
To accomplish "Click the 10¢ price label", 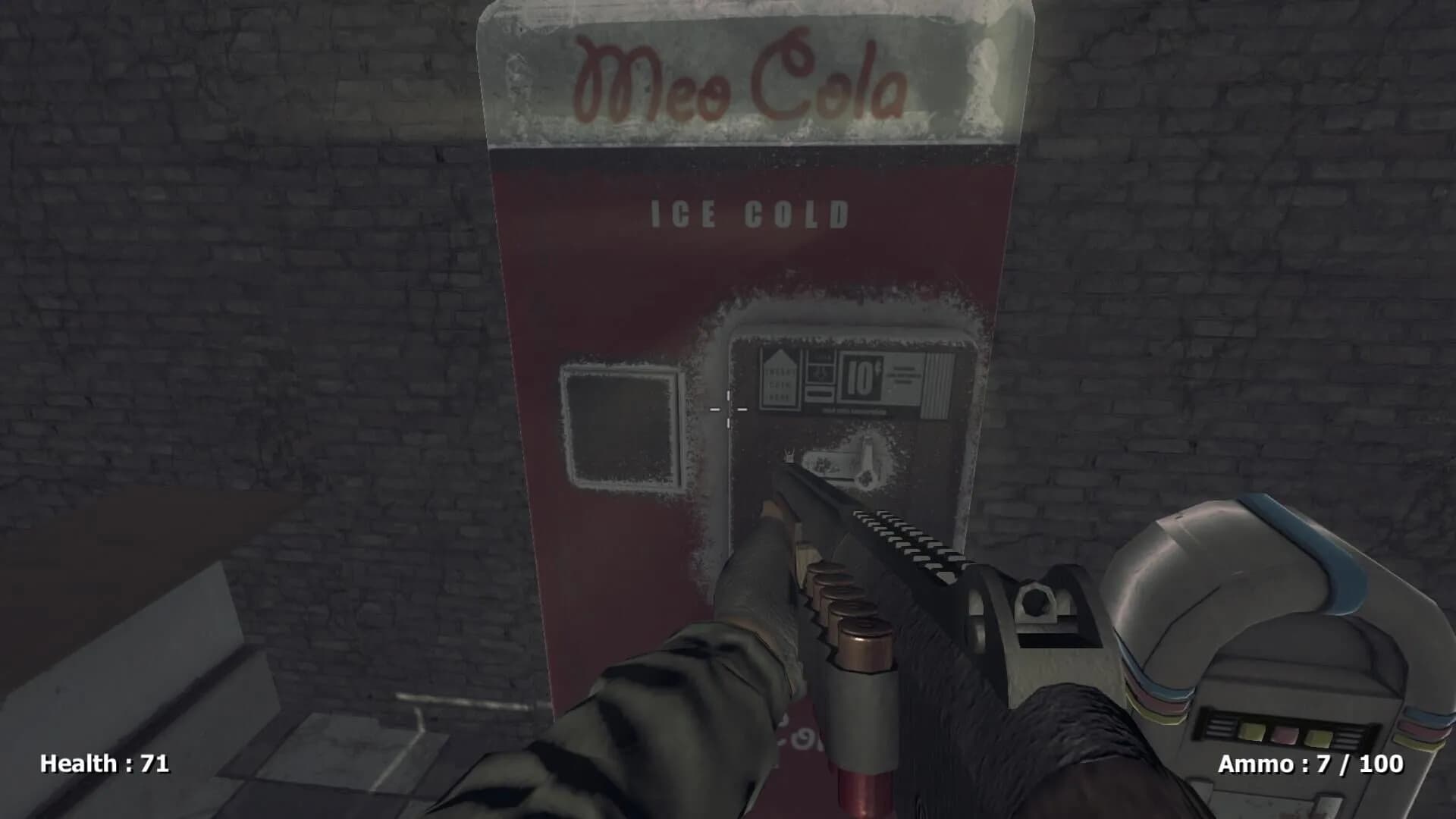I will (x=864, y=377).
